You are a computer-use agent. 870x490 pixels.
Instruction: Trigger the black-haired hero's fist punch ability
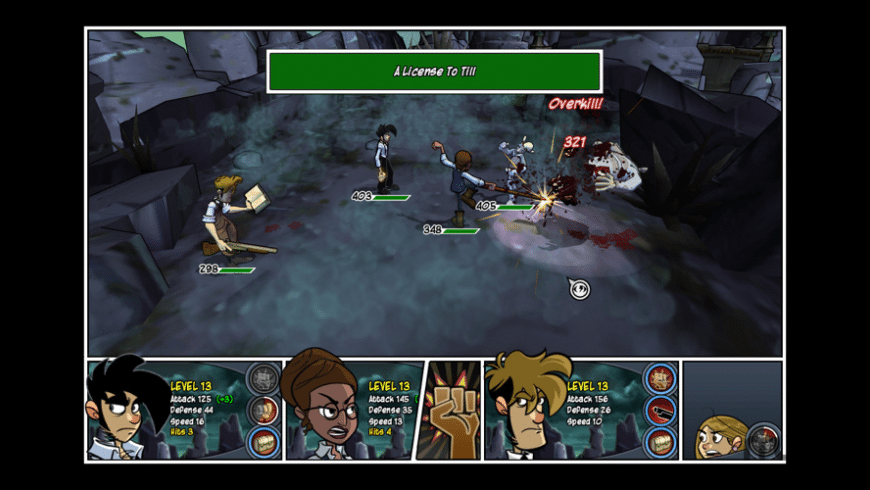tap(263, 410)
